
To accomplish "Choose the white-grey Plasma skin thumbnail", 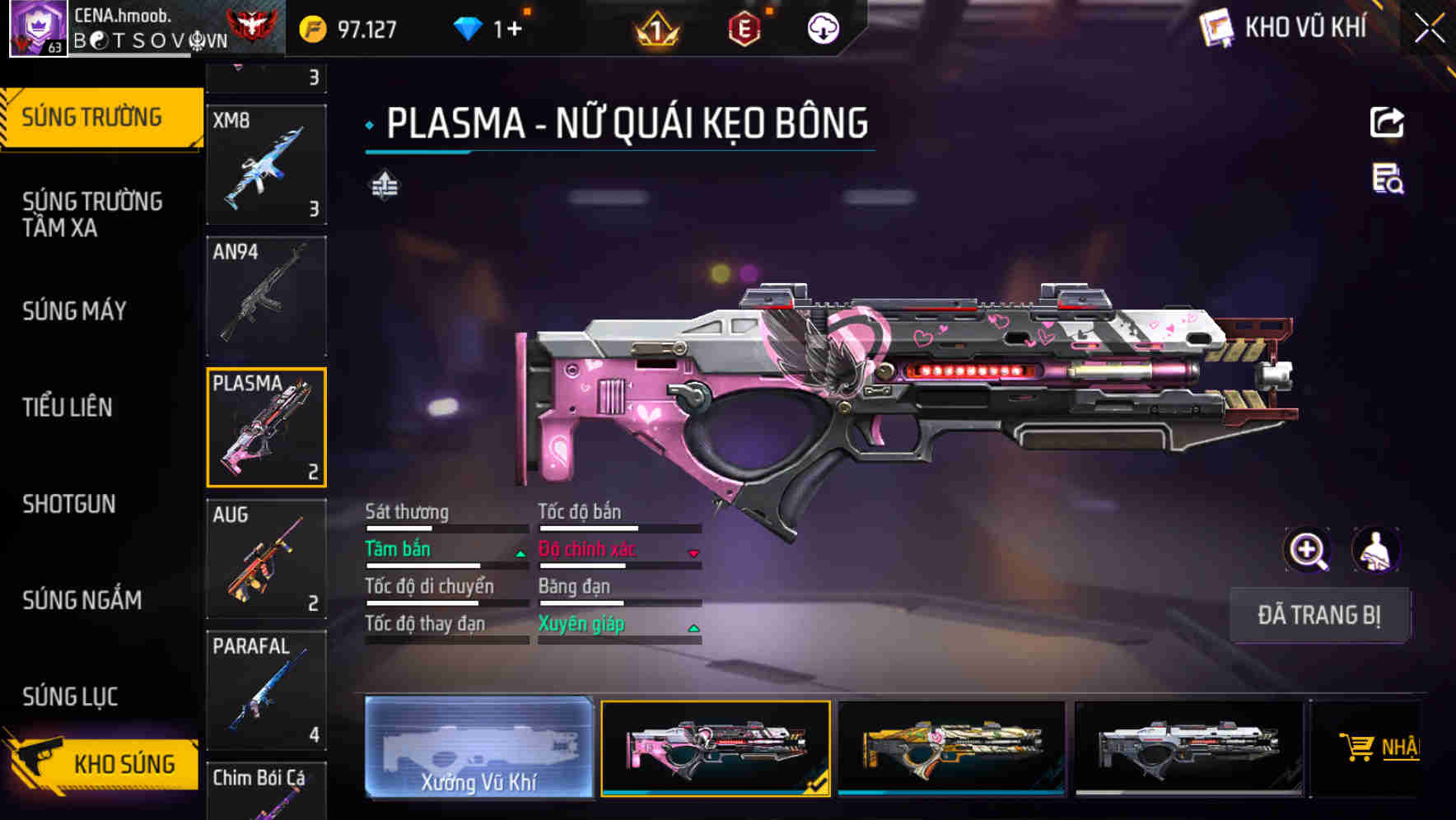I will (1188, 748).
